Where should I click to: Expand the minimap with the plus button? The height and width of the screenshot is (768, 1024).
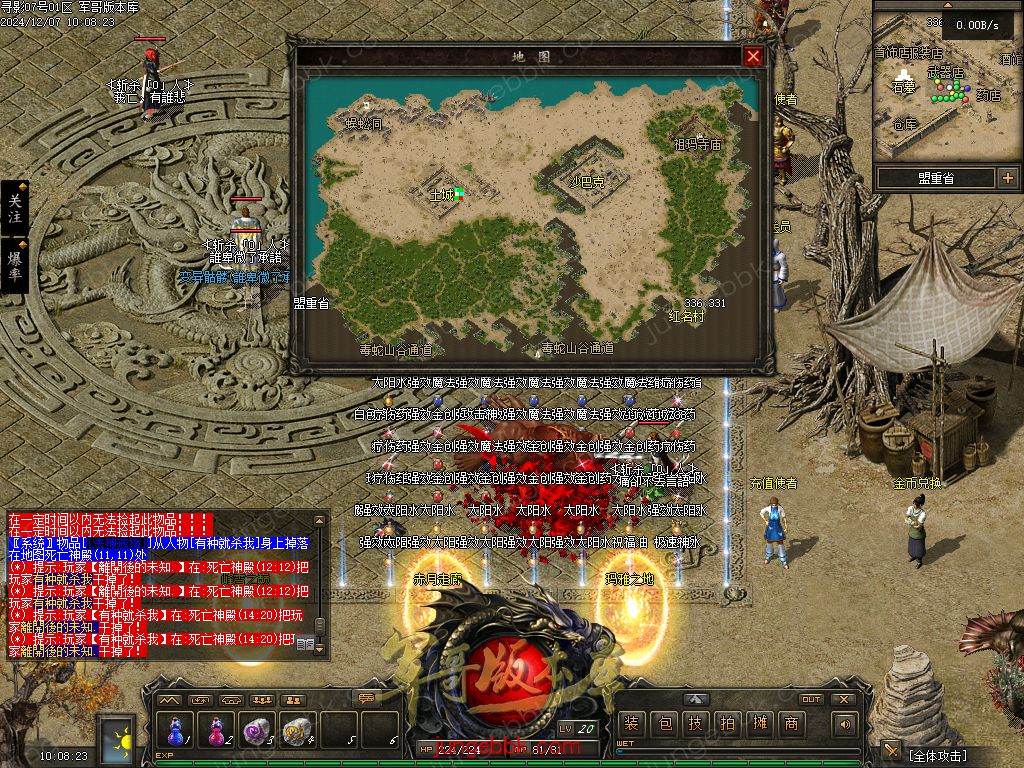pos(1007,178)
